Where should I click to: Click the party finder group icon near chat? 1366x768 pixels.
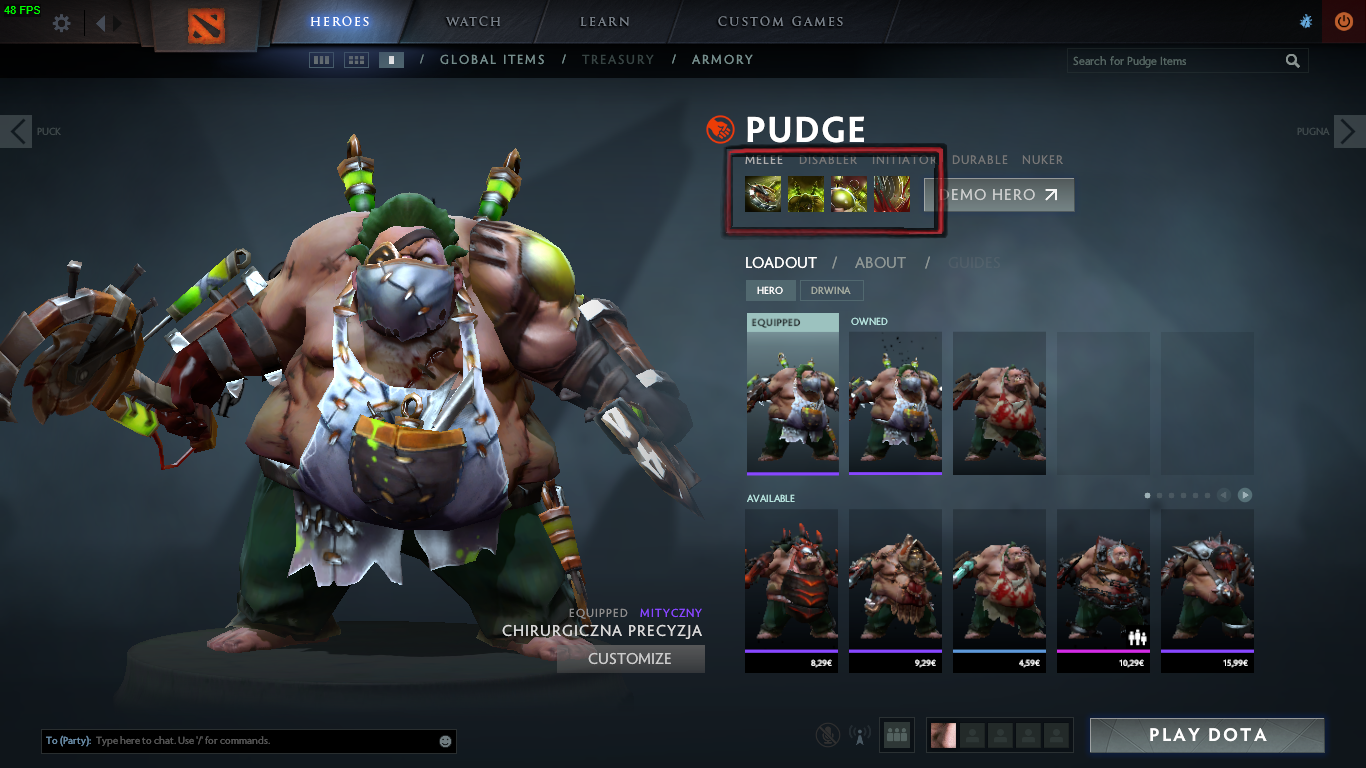coord(896,734)
